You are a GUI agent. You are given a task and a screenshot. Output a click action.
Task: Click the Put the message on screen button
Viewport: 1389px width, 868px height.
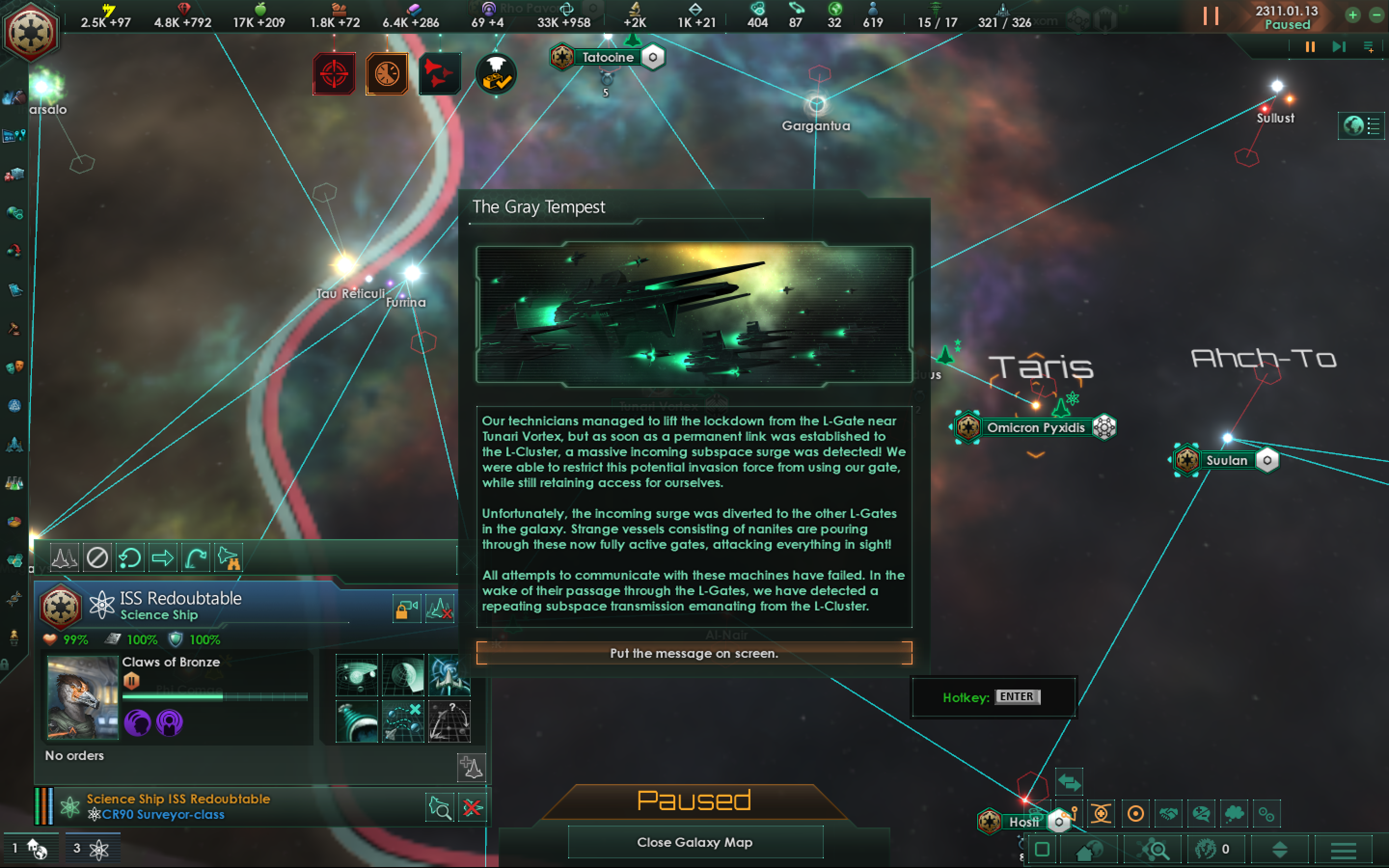click(694, 653)
